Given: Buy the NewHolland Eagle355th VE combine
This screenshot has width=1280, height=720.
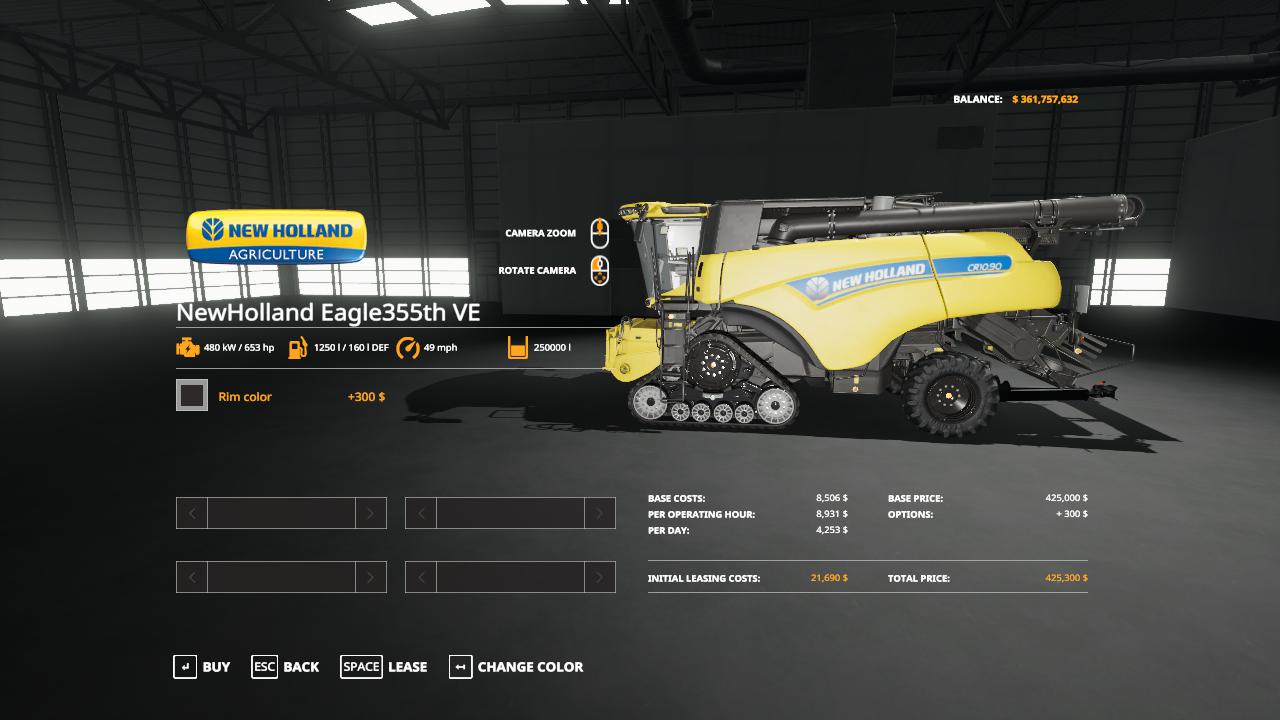Looking at the screenshot, I should 202,667.
